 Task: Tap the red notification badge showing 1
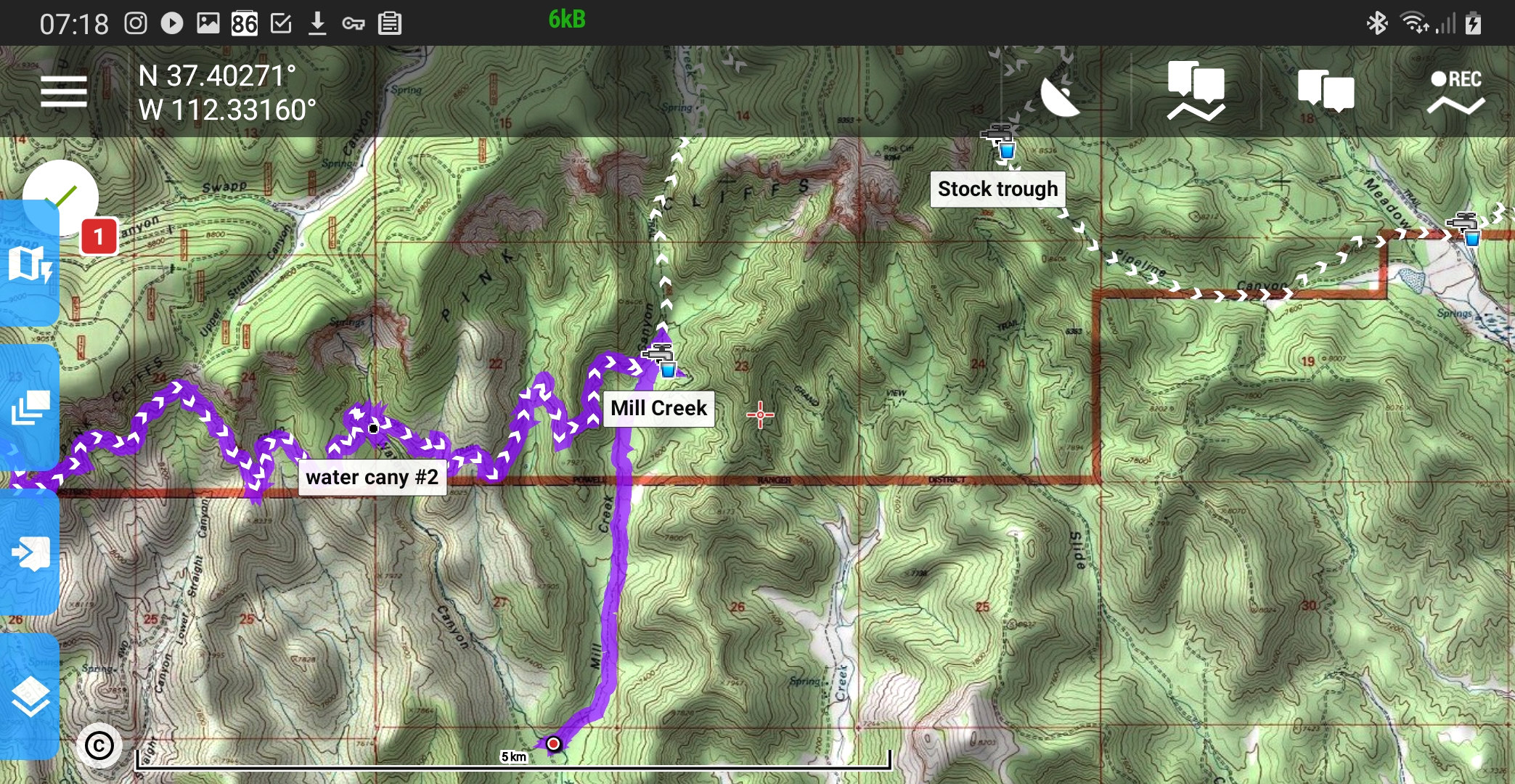[x=99, y=237]
